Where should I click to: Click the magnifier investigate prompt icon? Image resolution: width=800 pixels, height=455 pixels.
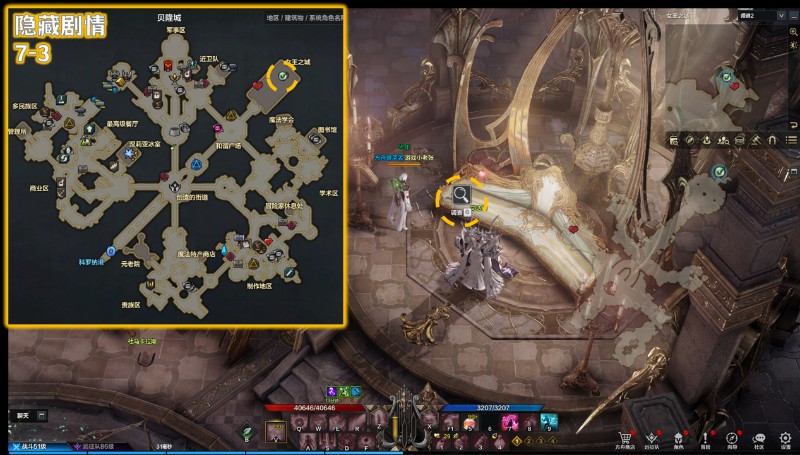pyautogui.click(x=461, y=194)
